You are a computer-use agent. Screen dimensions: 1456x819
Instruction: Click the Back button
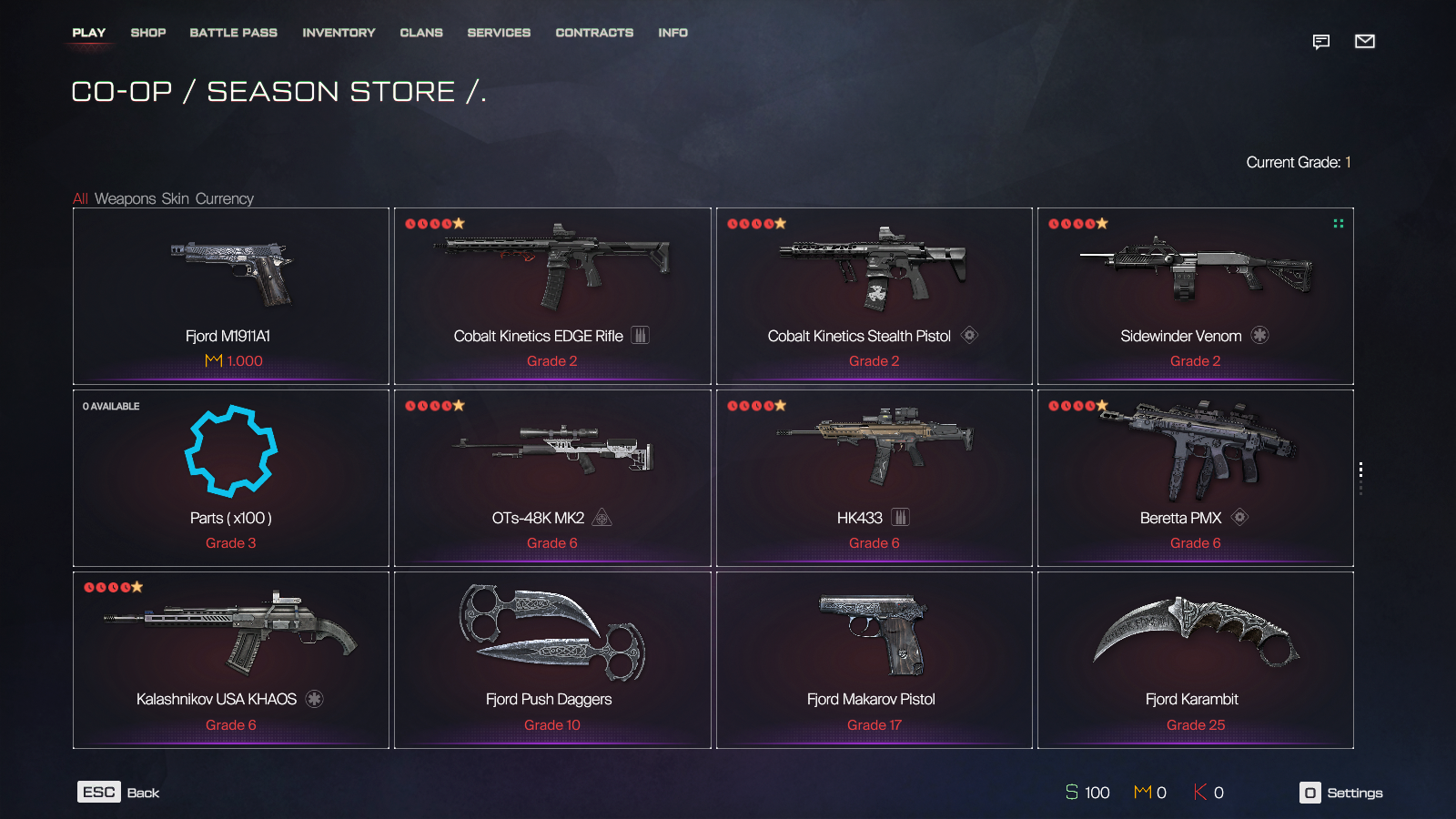119,793
